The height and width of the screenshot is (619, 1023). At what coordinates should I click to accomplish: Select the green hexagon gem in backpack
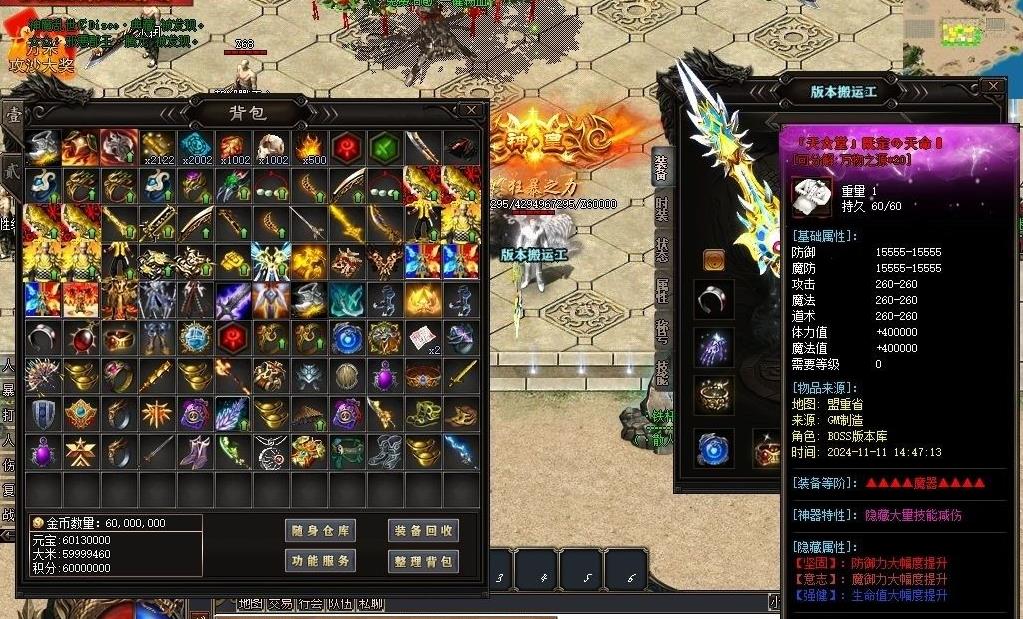point(385,147)
